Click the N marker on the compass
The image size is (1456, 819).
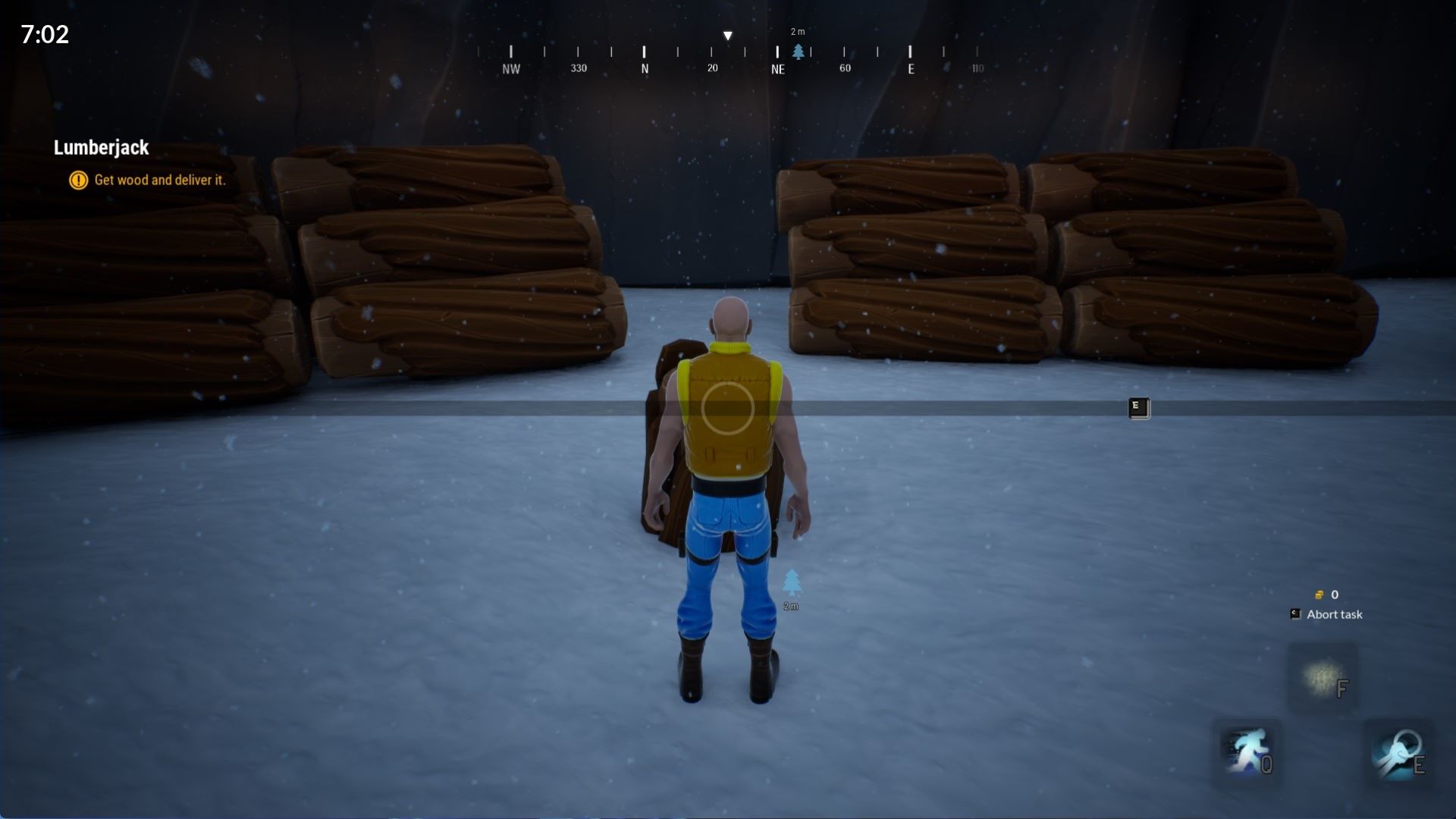pyautogui.click(x=644, y=68)
